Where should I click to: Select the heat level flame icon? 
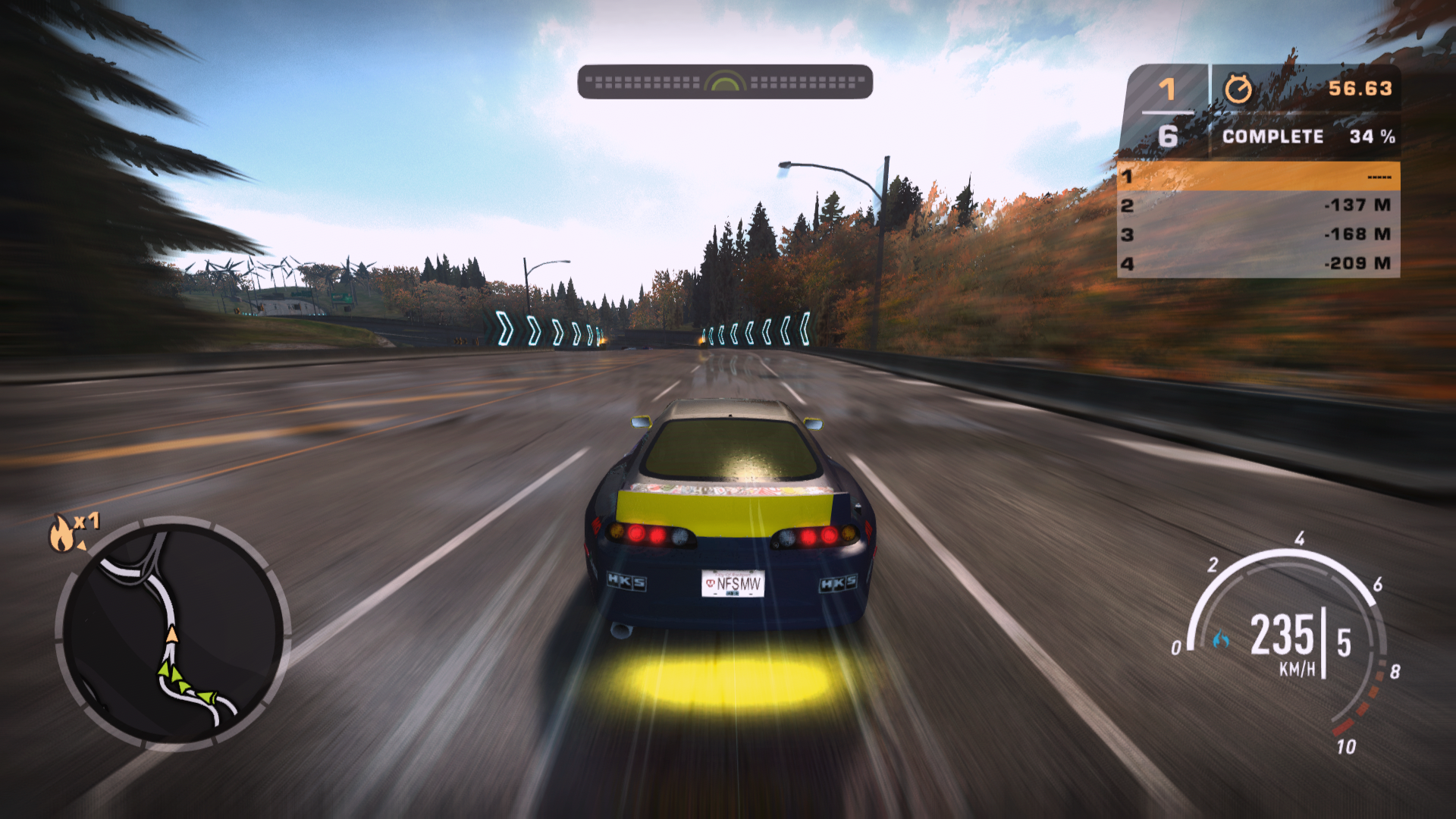[x=62, y=533]
